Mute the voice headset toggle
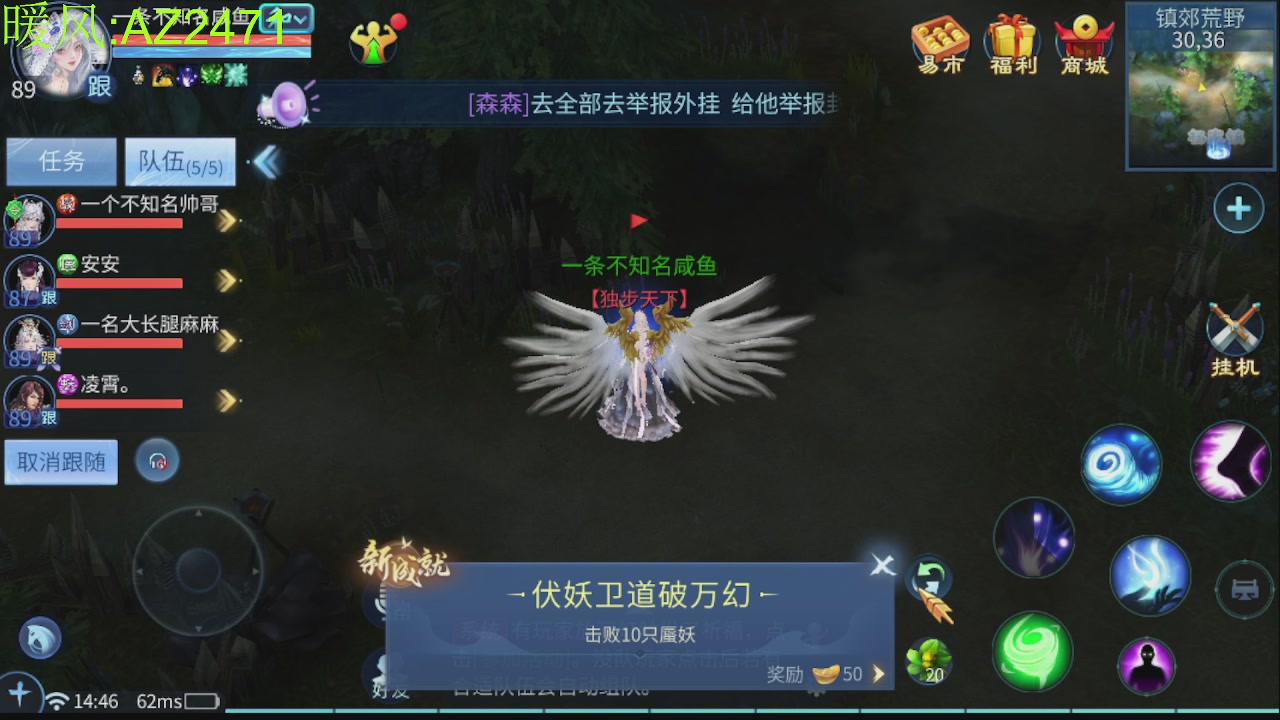 [157, 460]
